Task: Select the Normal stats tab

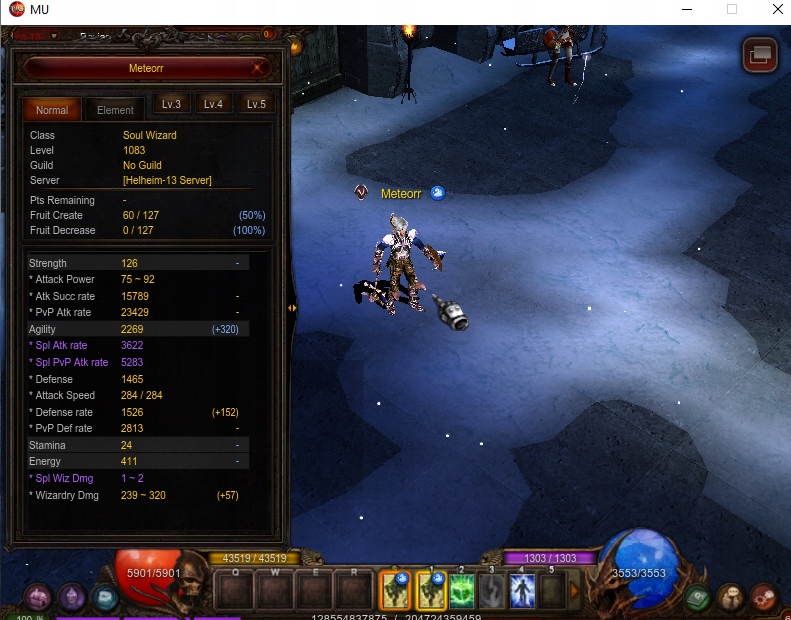Action: pyautogui.click(x=52, y=110)
